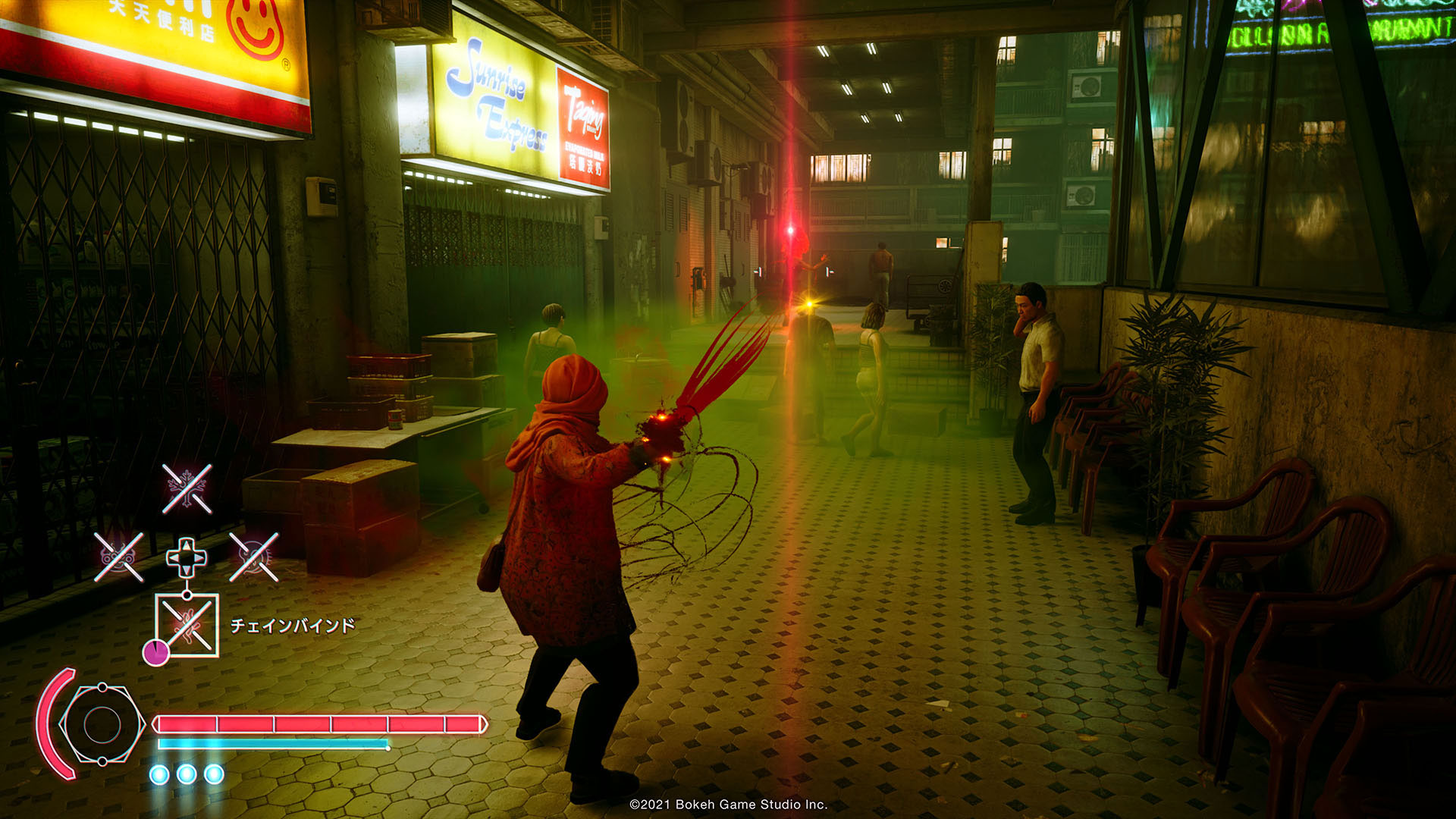Select the チェインバインド skill slot

click(x=187, y=626)
